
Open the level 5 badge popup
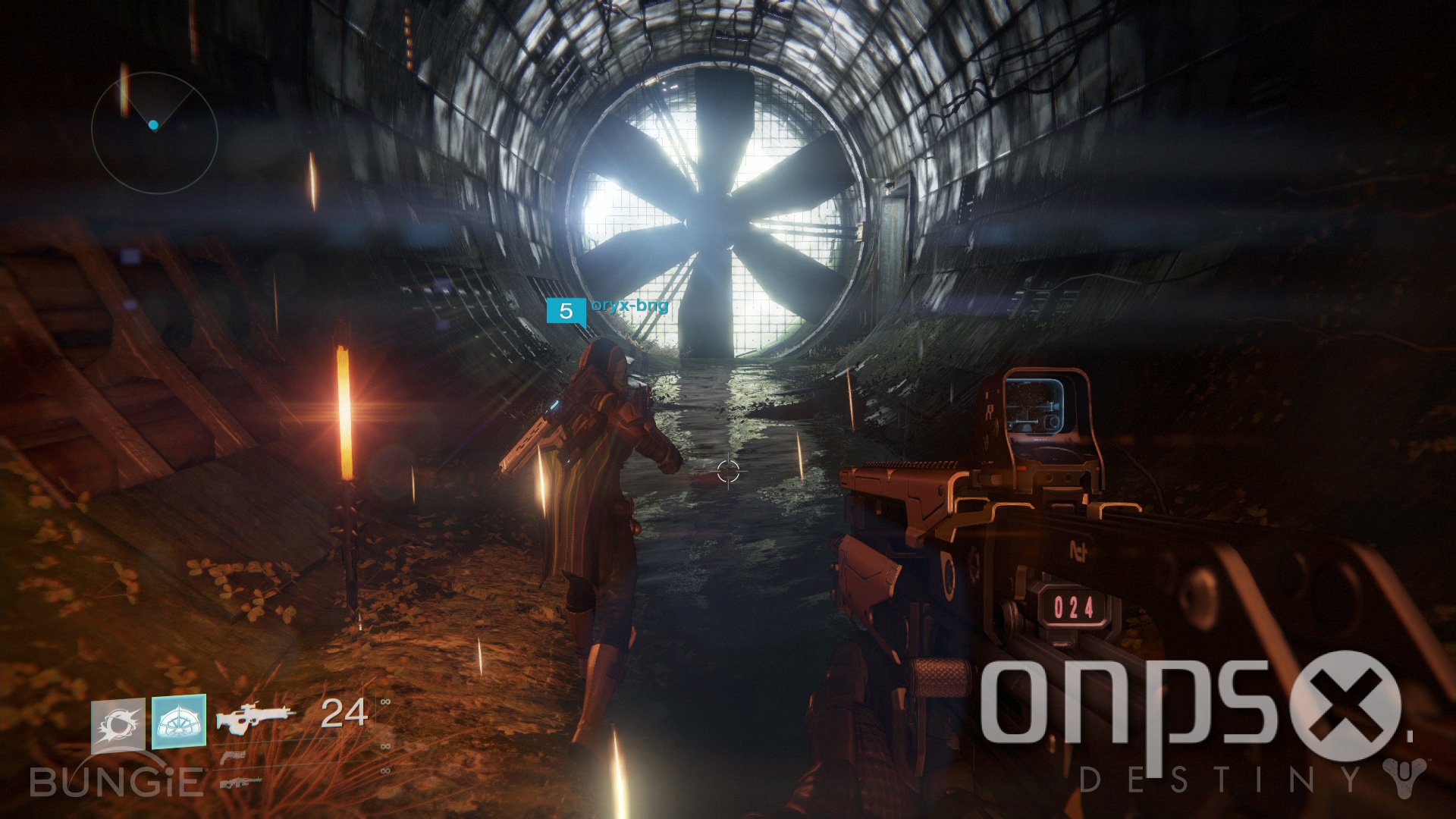point(566,309)
